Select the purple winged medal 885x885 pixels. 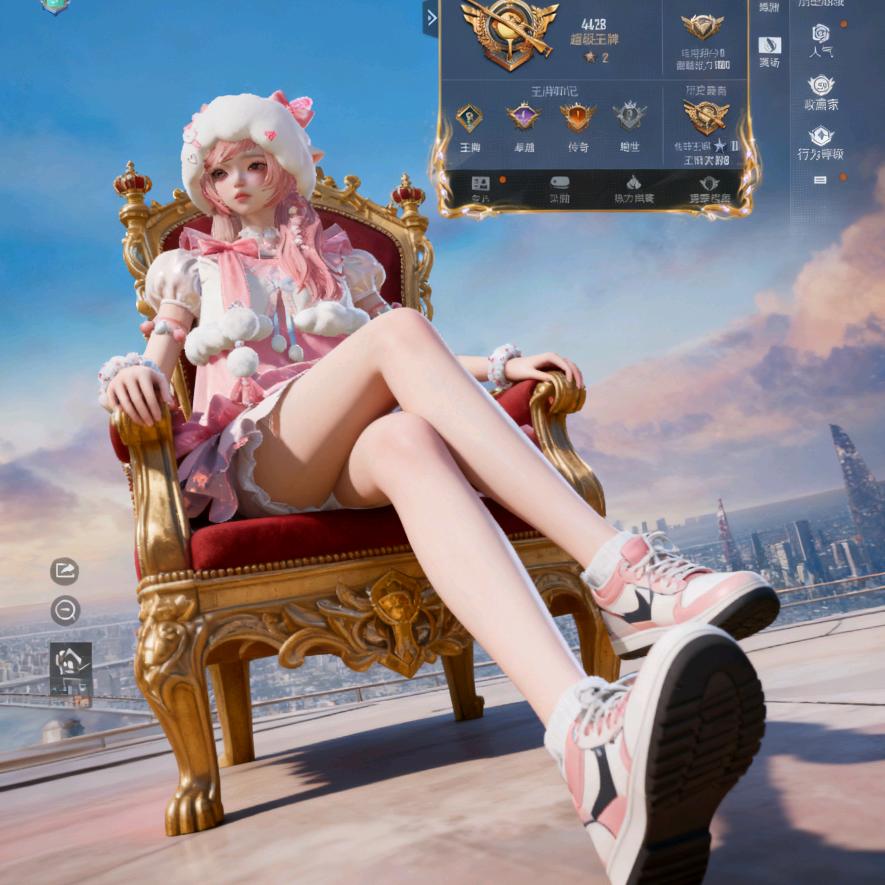523,118
